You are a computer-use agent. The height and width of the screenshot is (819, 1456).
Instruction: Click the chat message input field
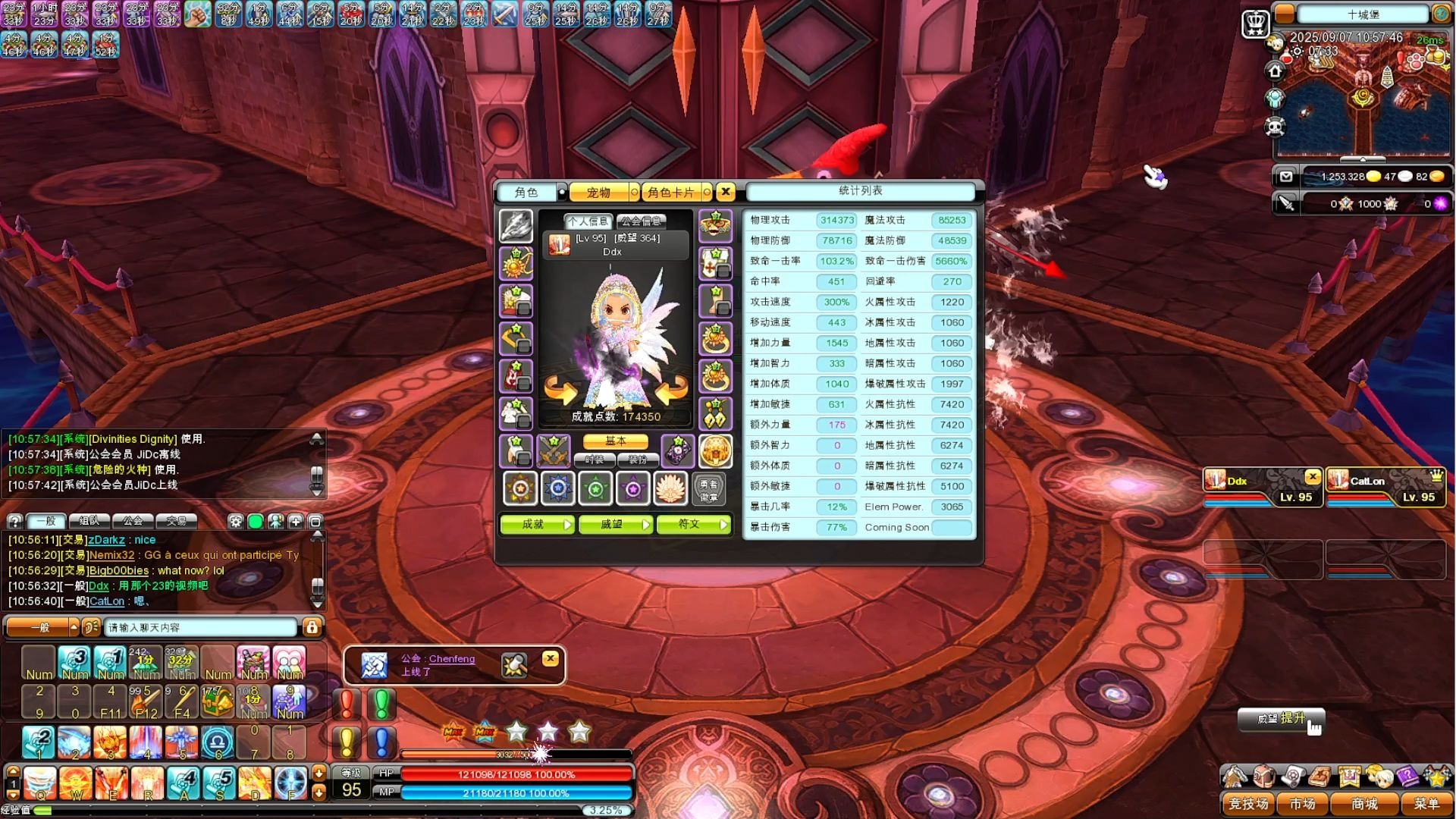pos(201,627)
